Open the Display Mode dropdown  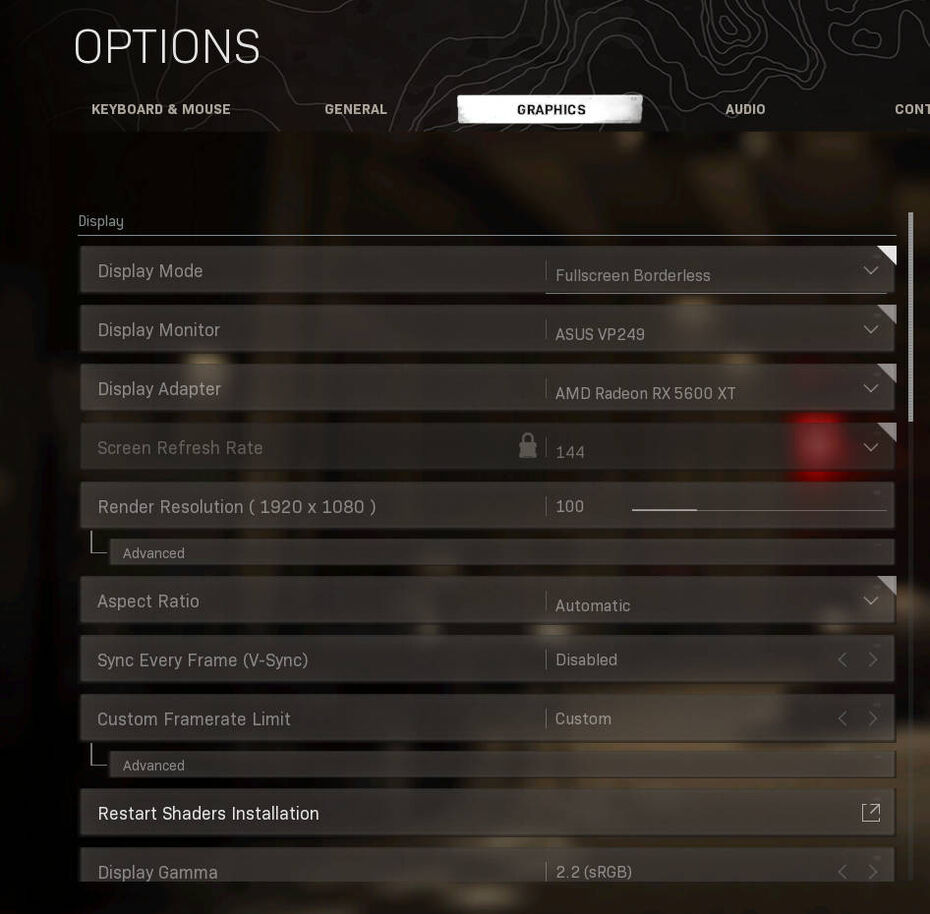click(x=716, y=272)
